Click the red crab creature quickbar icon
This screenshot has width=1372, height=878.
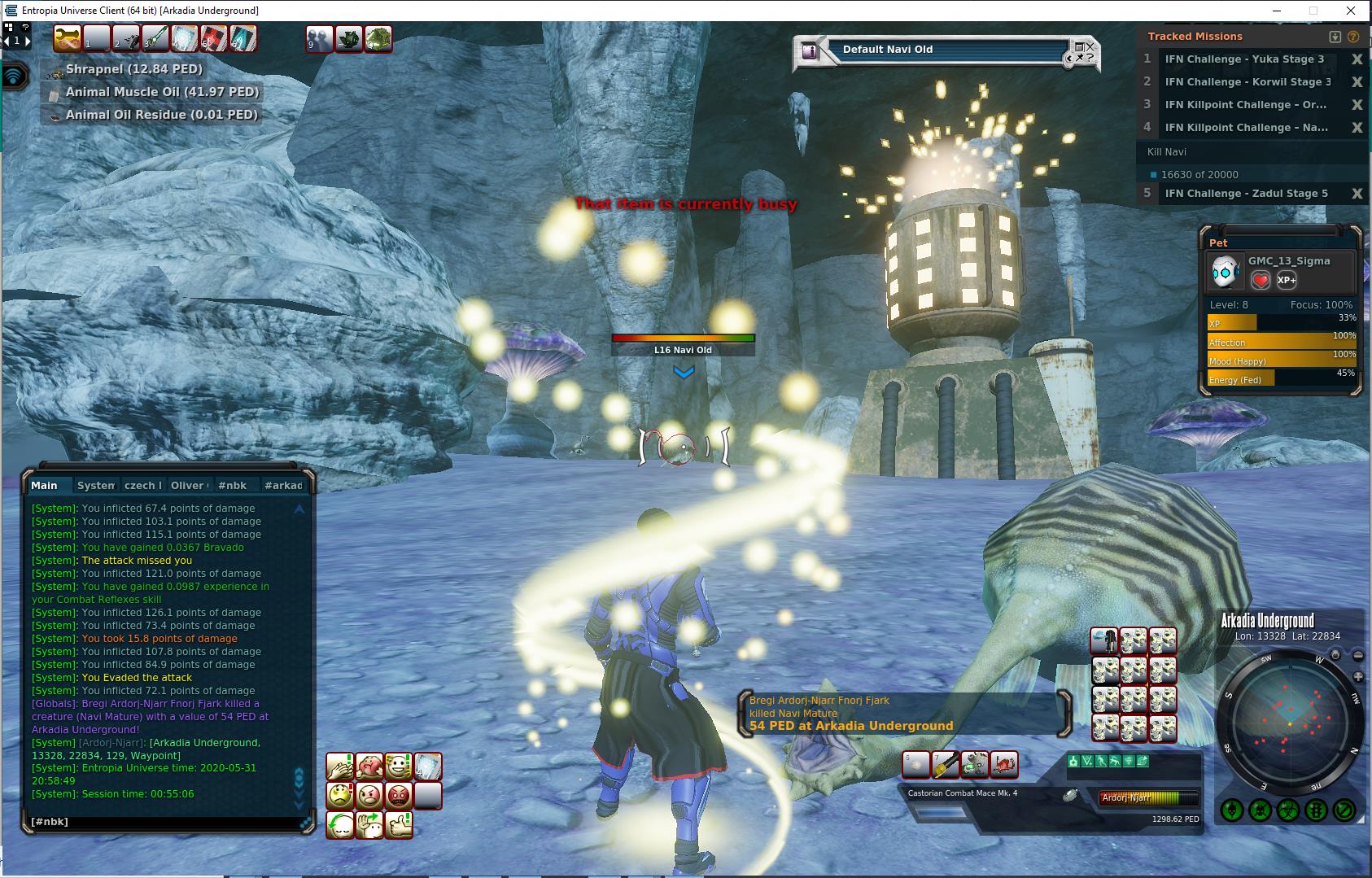pyautogui.click(x=1005, y=764)
